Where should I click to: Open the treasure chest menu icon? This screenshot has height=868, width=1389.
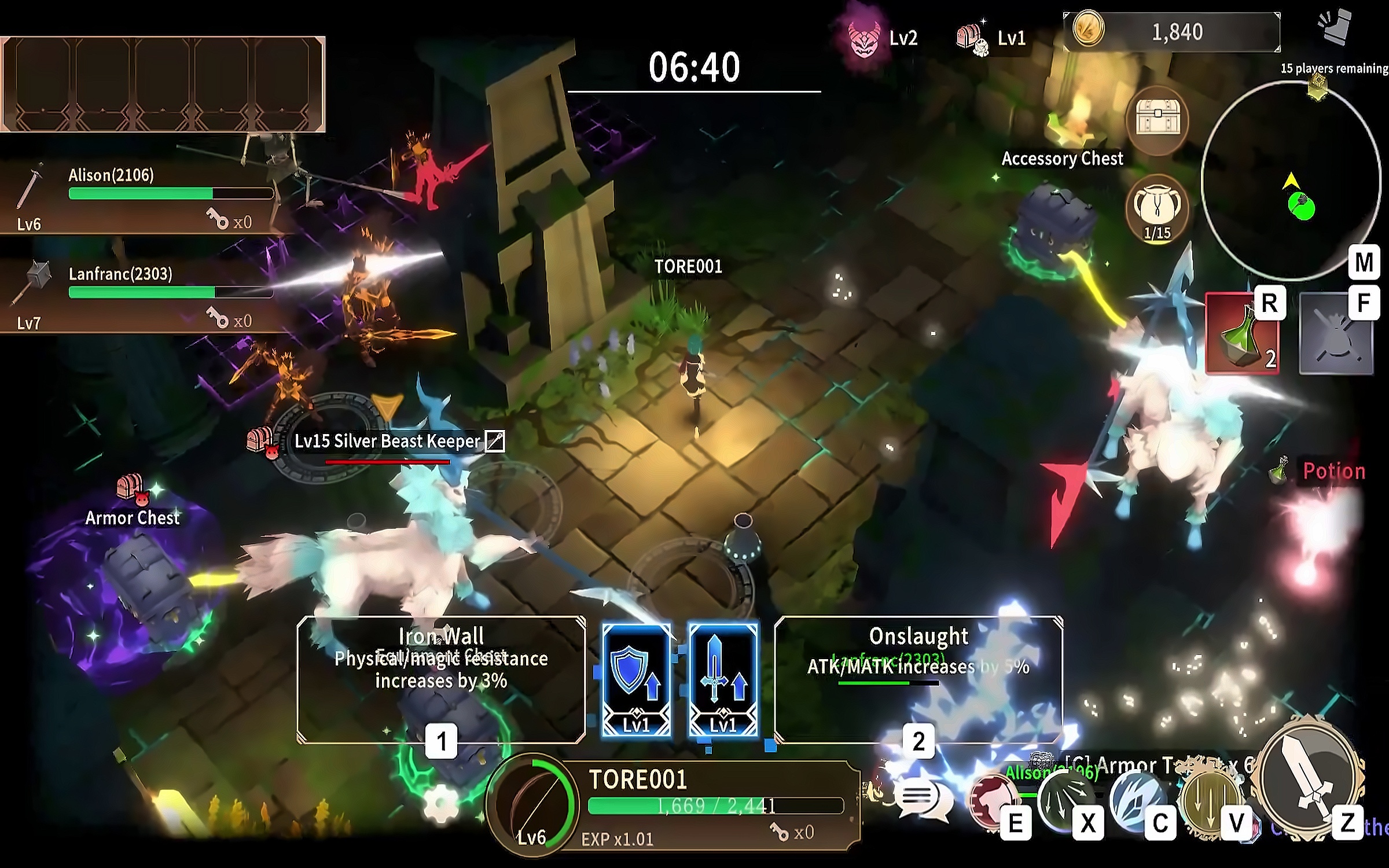point(1157,120)
